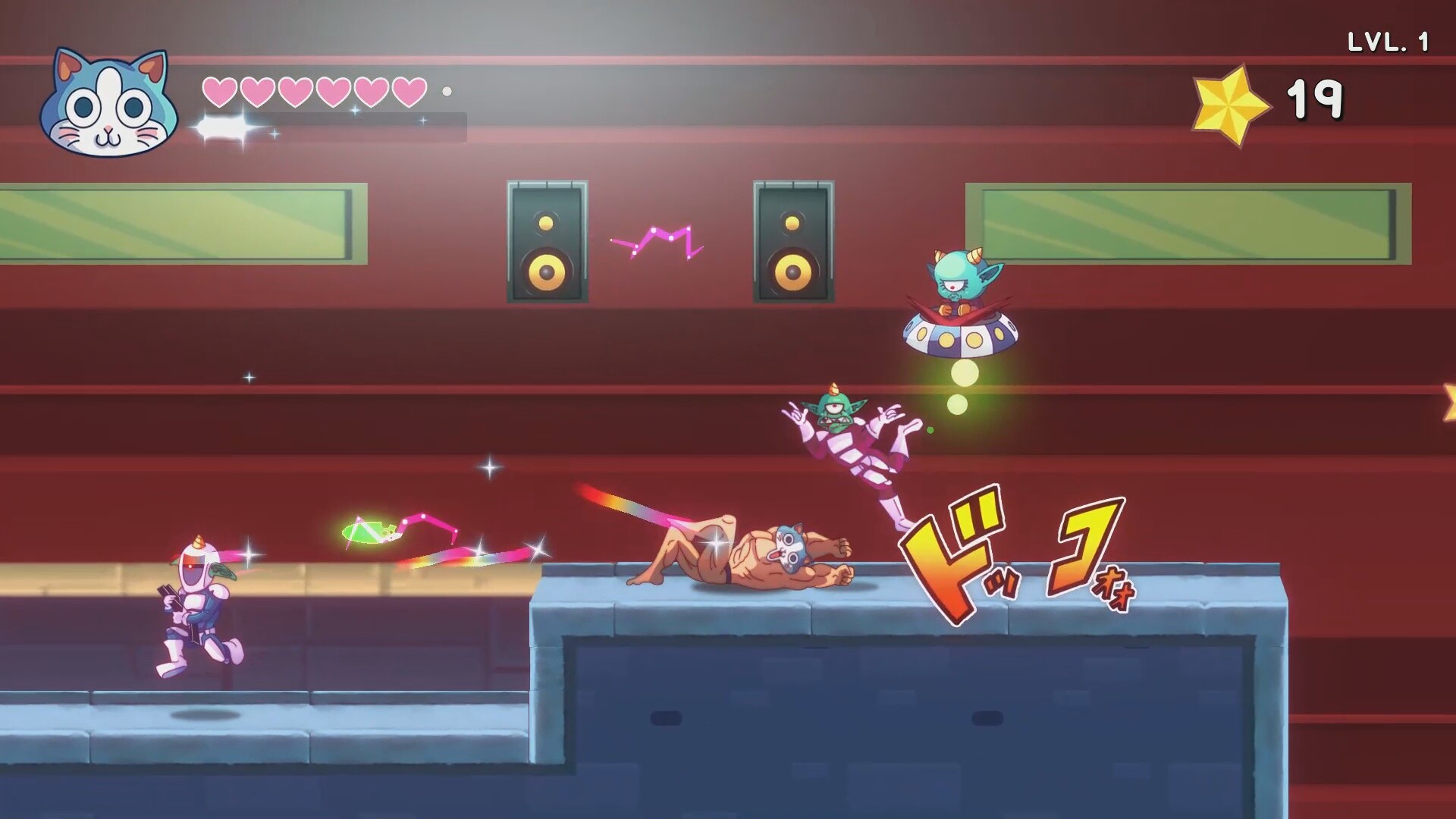Click the left wall-mounted speaker

548,243
